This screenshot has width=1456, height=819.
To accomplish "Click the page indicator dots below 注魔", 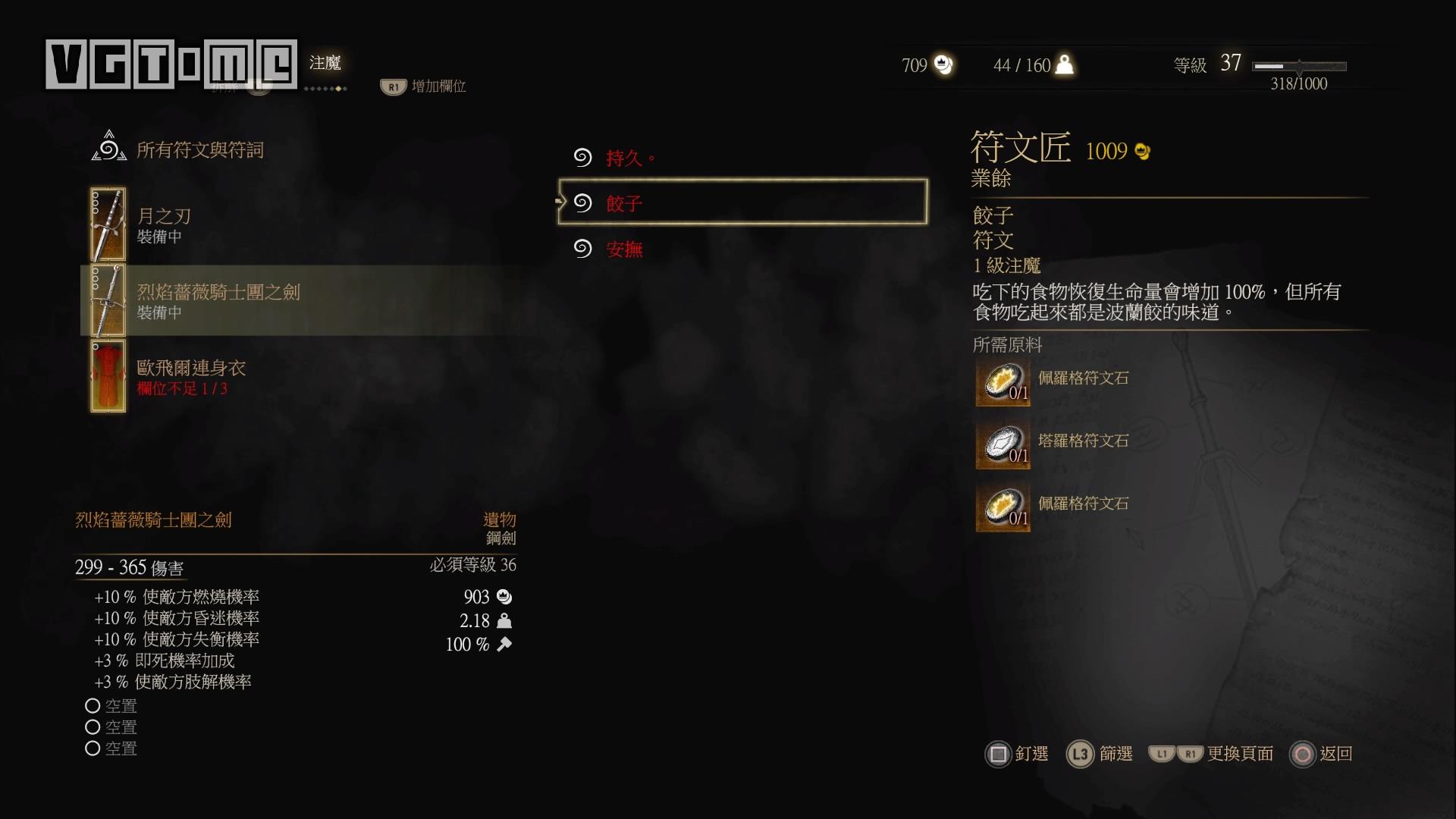I will (326, 88).
